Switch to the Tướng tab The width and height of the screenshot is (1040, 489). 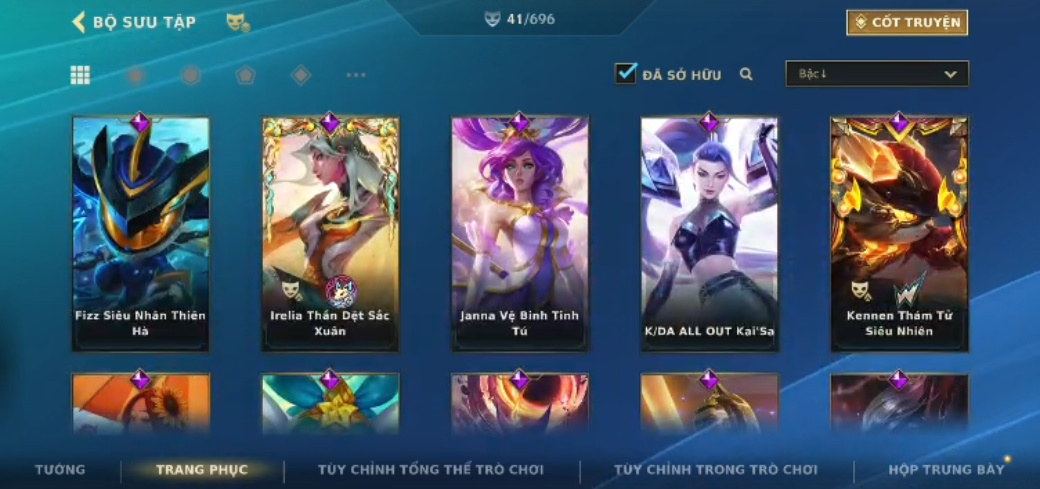coord(60,469)
